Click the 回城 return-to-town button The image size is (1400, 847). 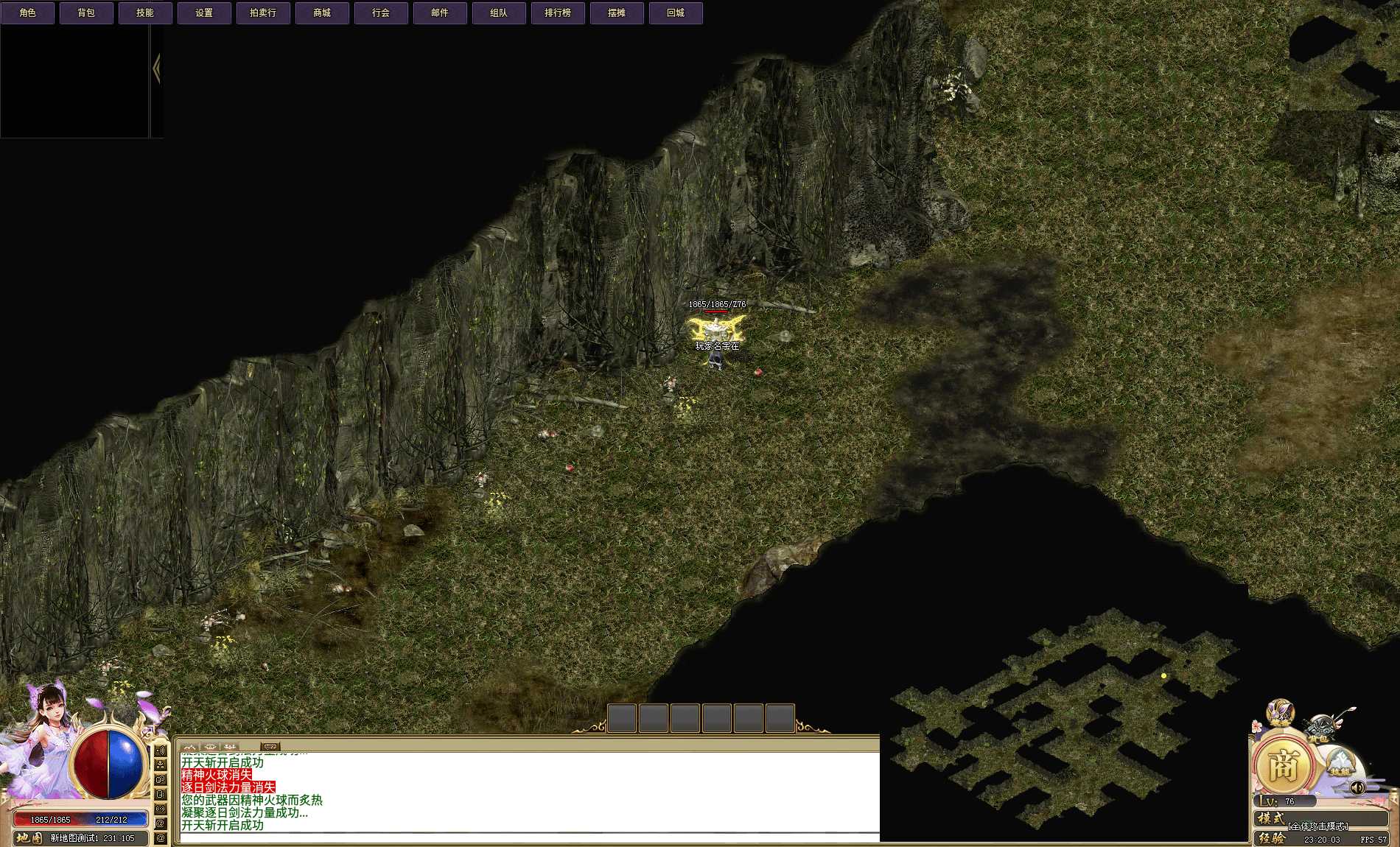675,12
